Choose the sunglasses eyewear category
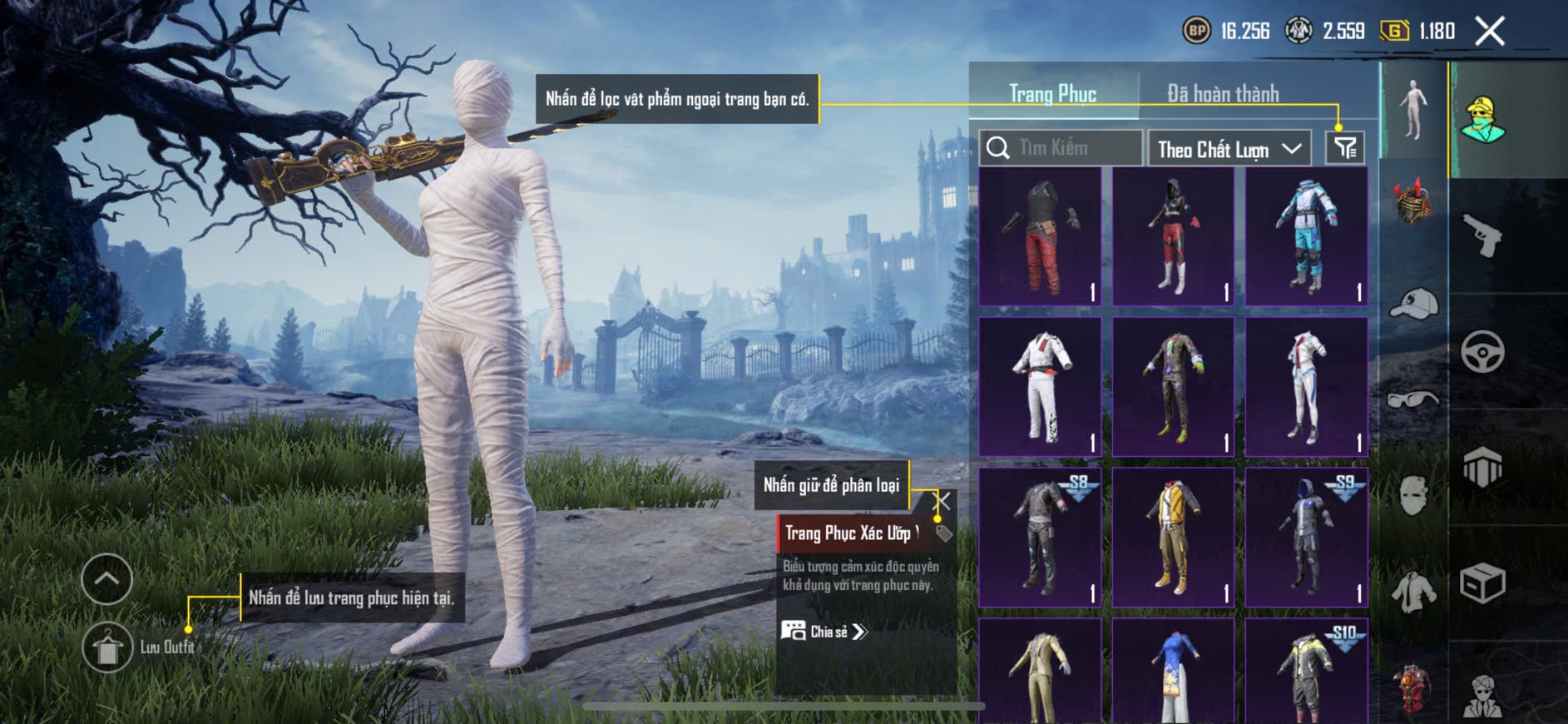Image resolution: width=1568 pixels, height=724 pixels. pos(1412,400)
